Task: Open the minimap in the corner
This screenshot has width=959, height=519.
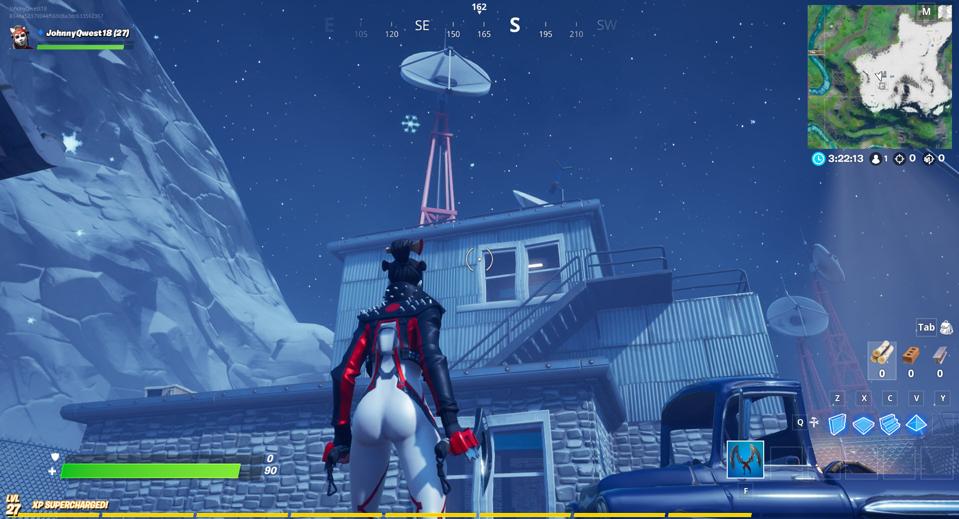Action: click(x=879, y=76)
